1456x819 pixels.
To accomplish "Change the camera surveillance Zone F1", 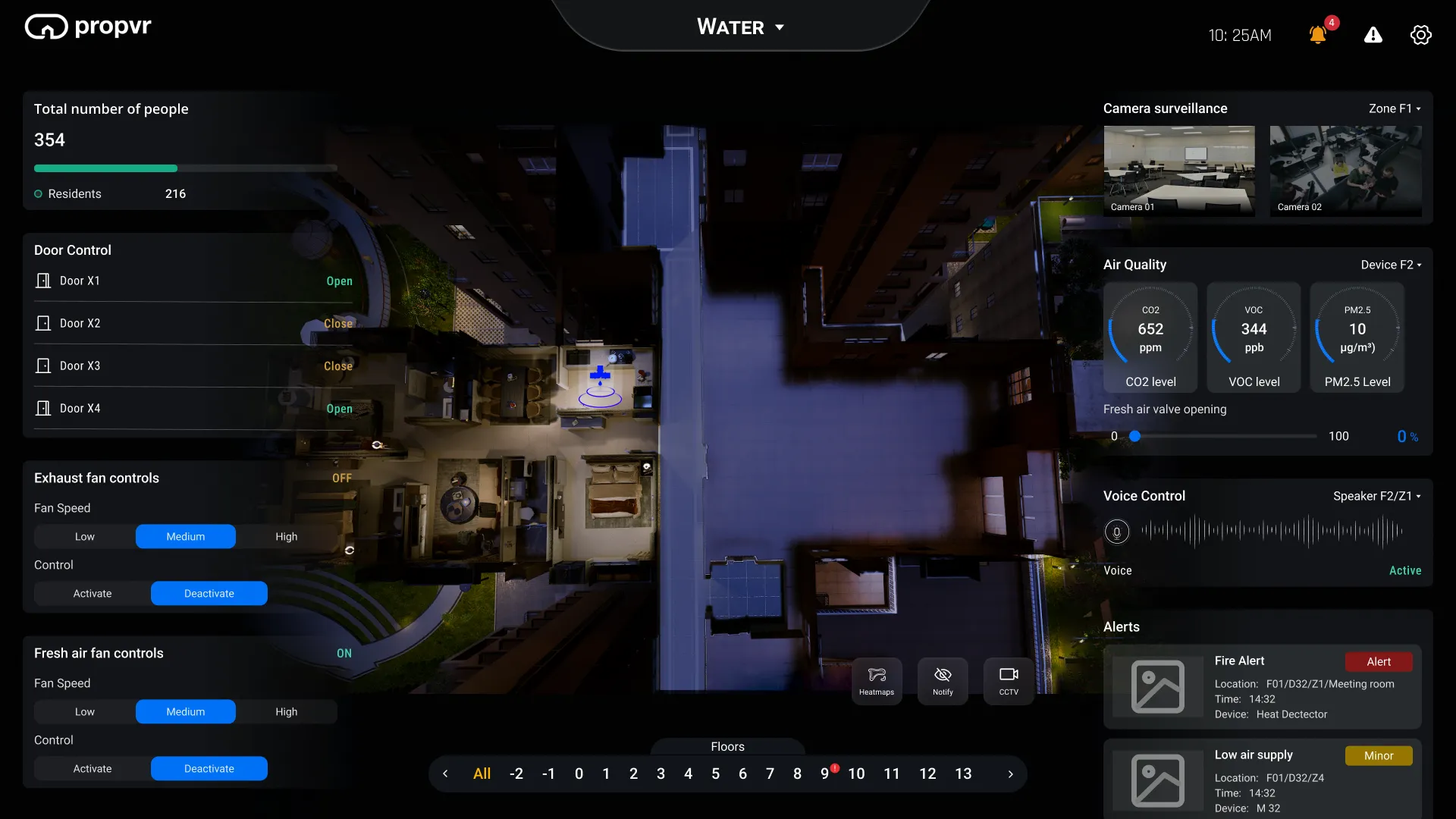I will click(1394, 108).
